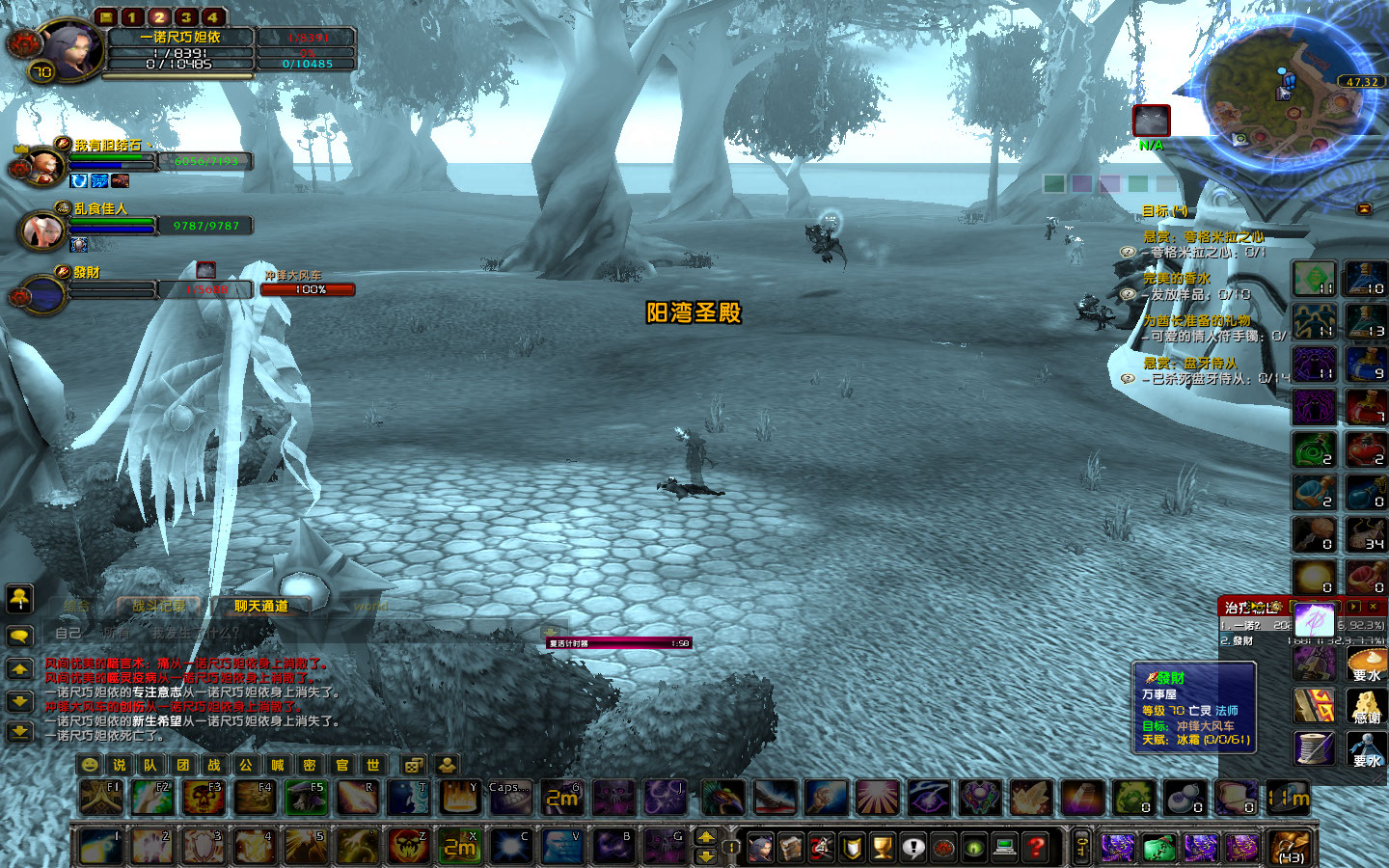Open the backpack bag showing (43)
Screen dimensions: 1389x868
(1290, 848)
